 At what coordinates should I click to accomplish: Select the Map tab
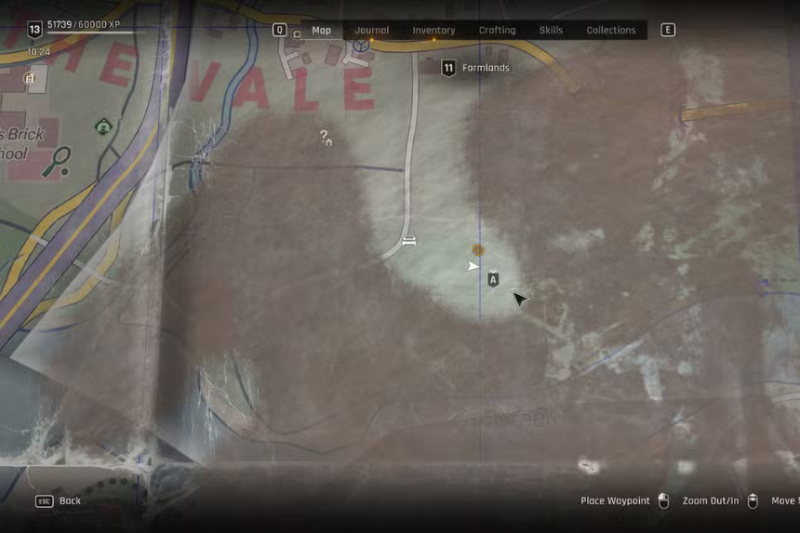point(321,31)
